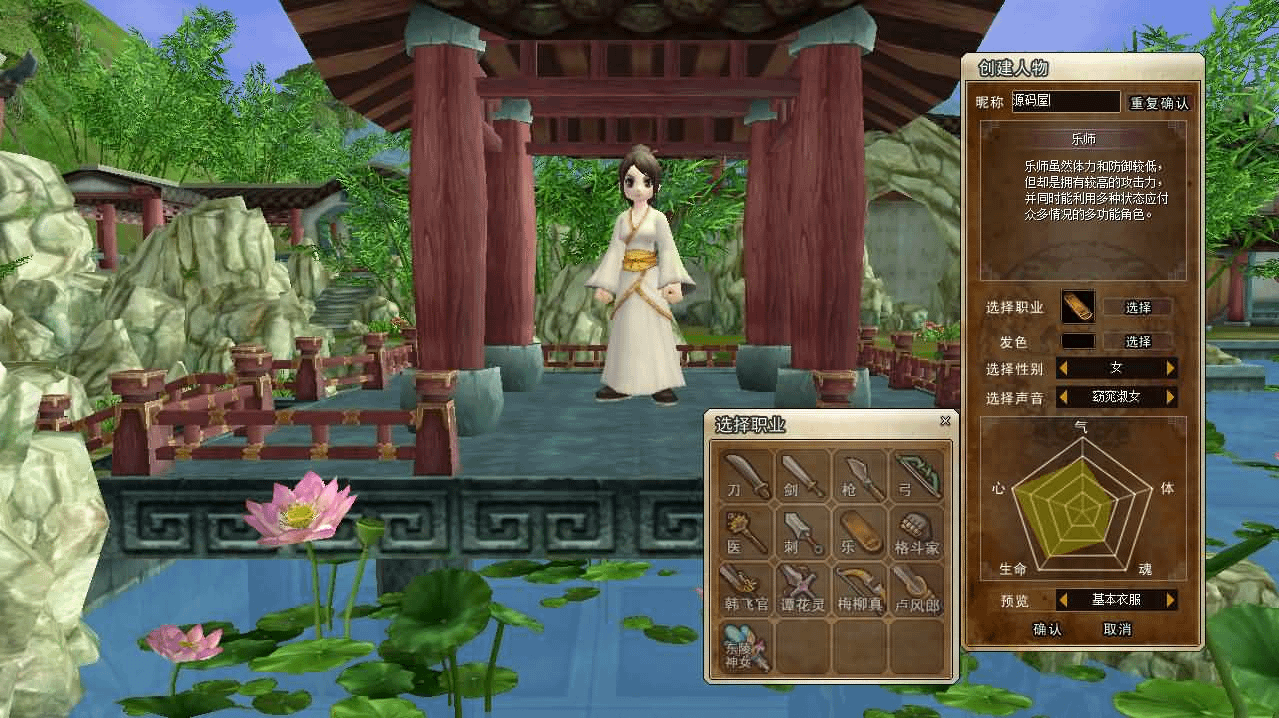Screen dimensions: 1279x718
Task: Choose the 剑 sword class icon
Action: (x=803, y=474)
